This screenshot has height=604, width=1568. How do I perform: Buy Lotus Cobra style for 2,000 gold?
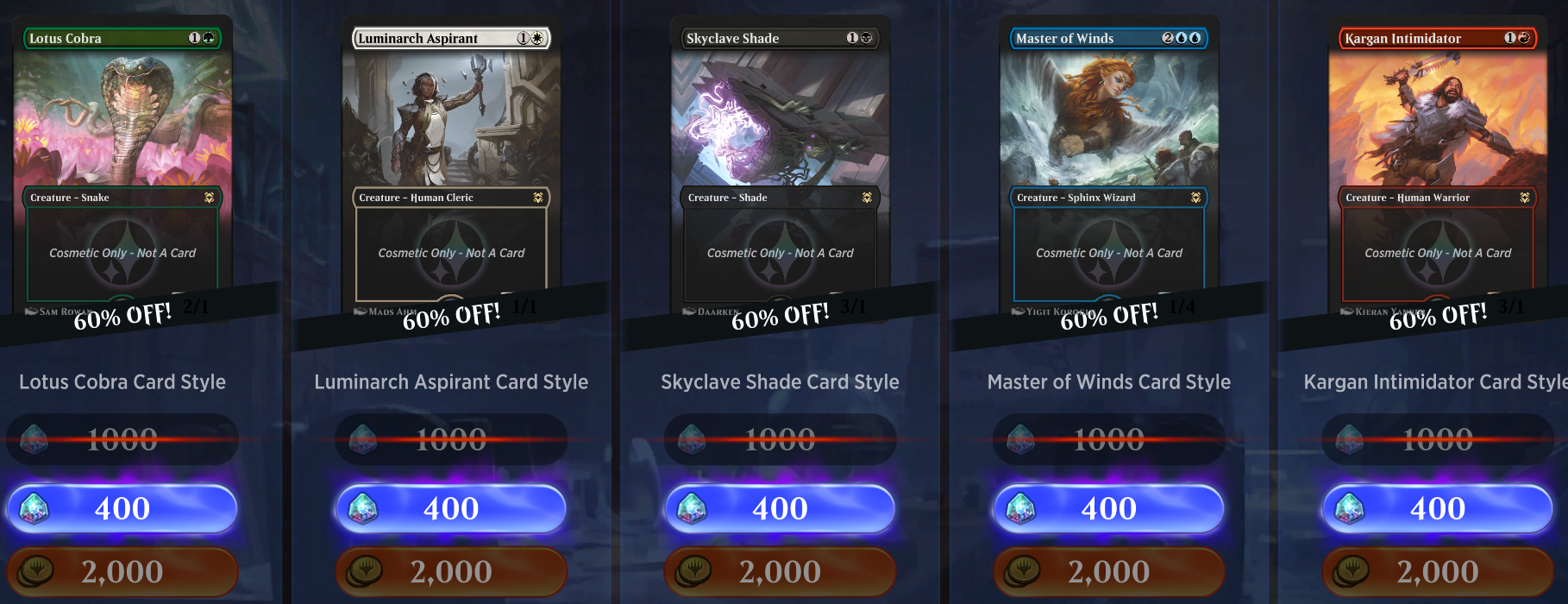point(122,571)
